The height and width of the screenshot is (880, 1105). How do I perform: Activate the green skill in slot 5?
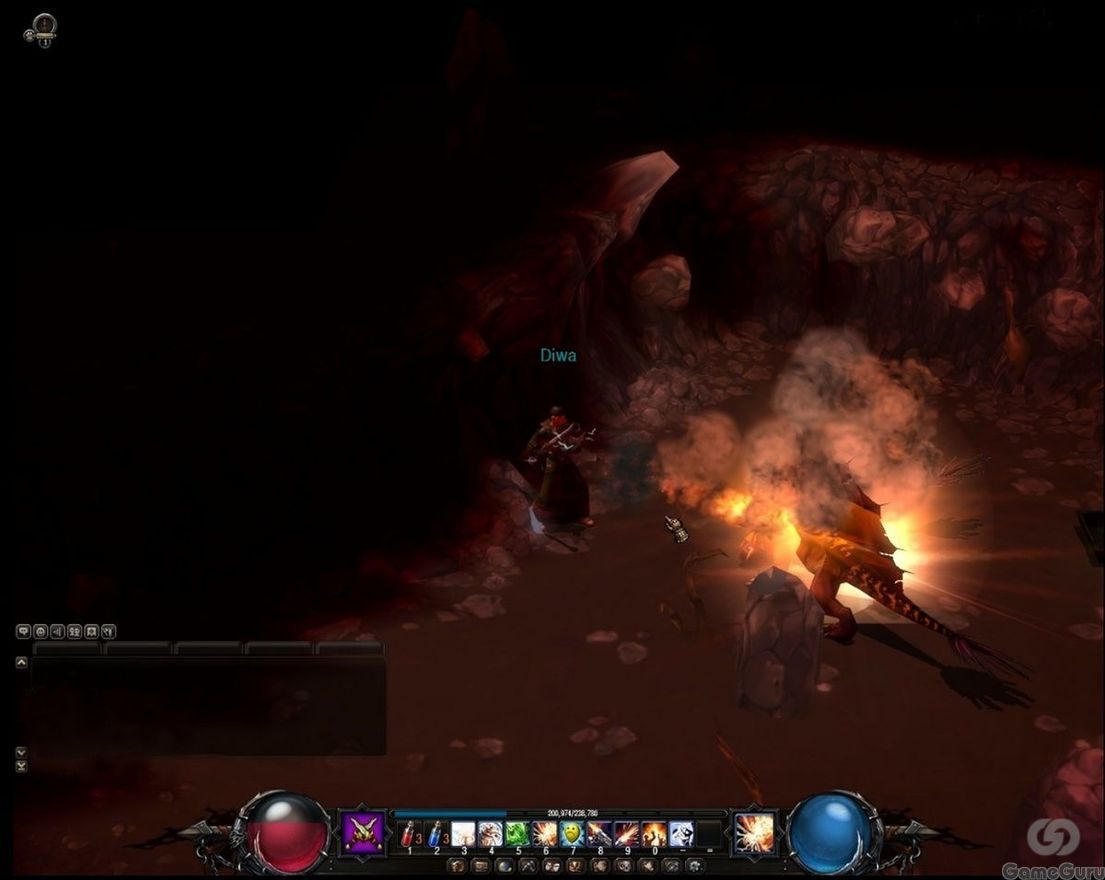point(517,833)
